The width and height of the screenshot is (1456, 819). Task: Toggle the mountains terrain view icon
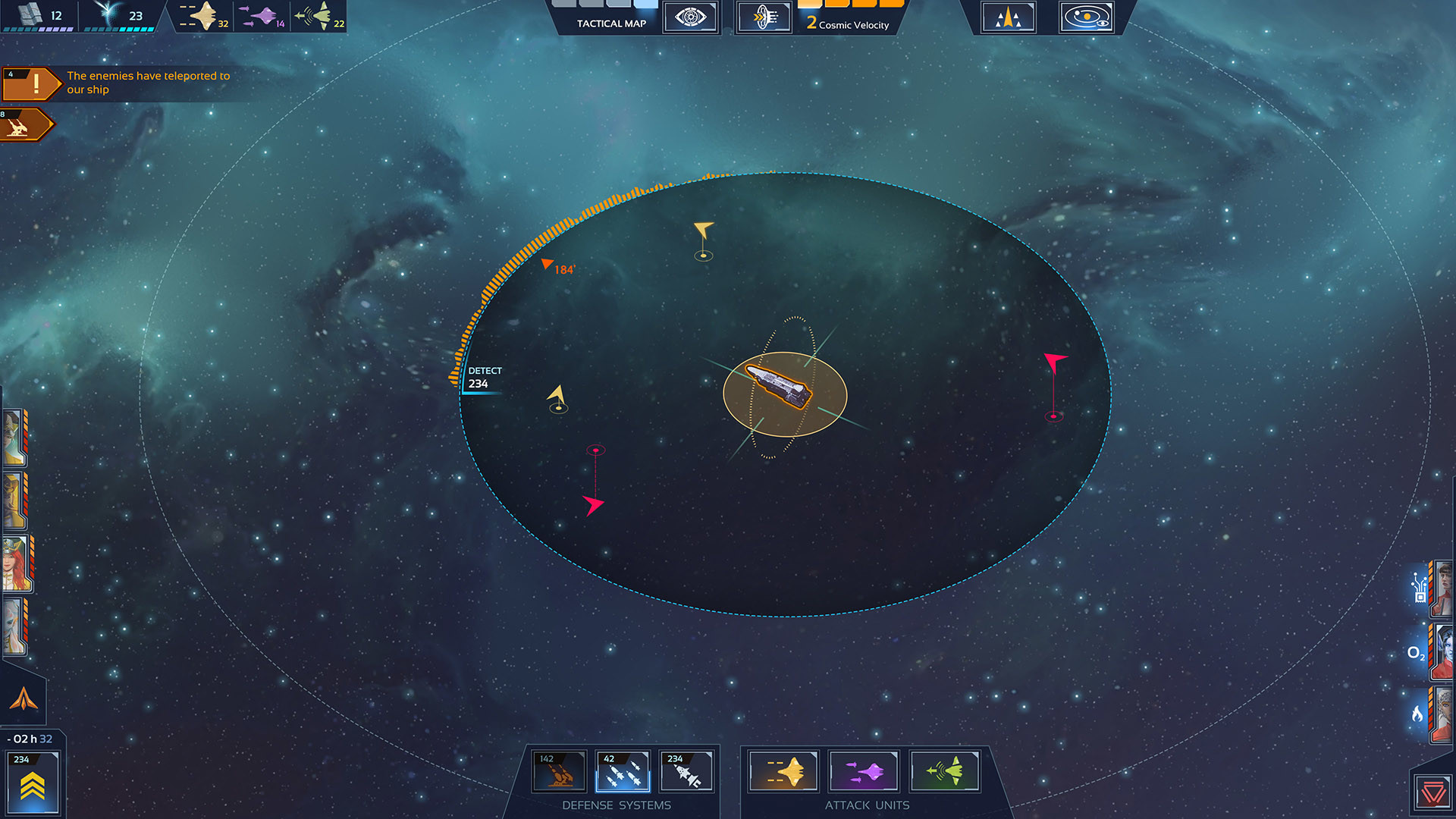(x=1009, y=17)
